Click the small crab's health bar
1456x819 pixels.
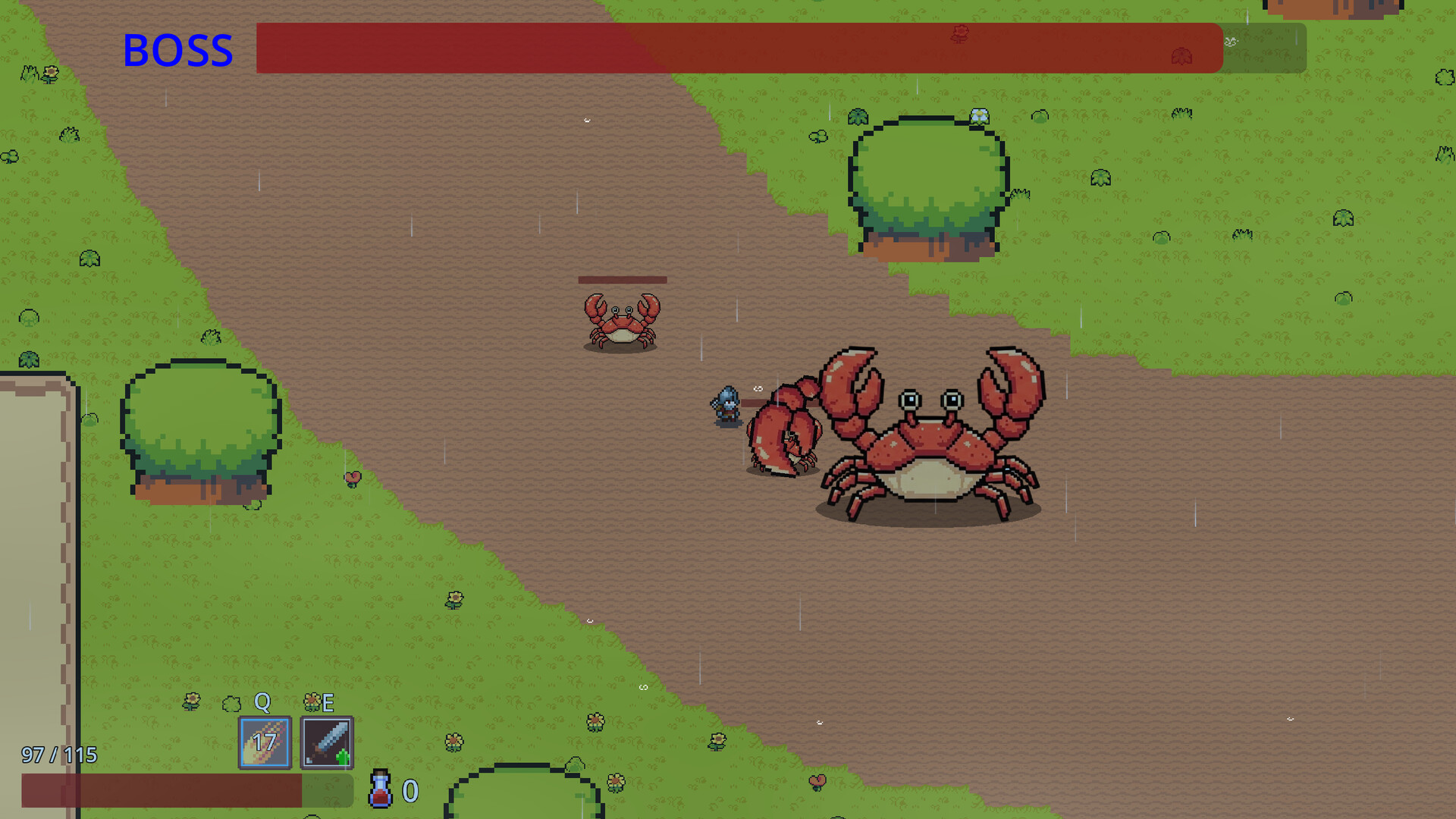point(622,280)
